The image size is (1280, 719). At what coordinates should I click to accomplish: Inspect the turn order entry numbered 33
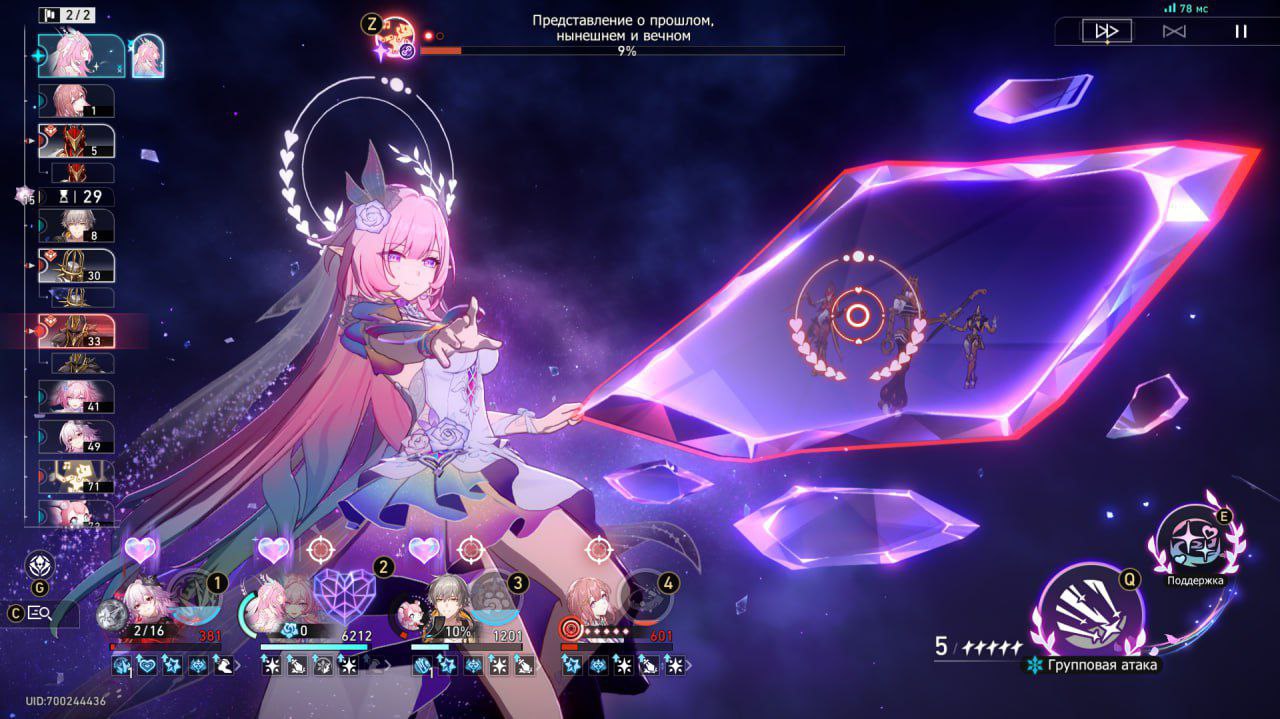pos(76,331)
